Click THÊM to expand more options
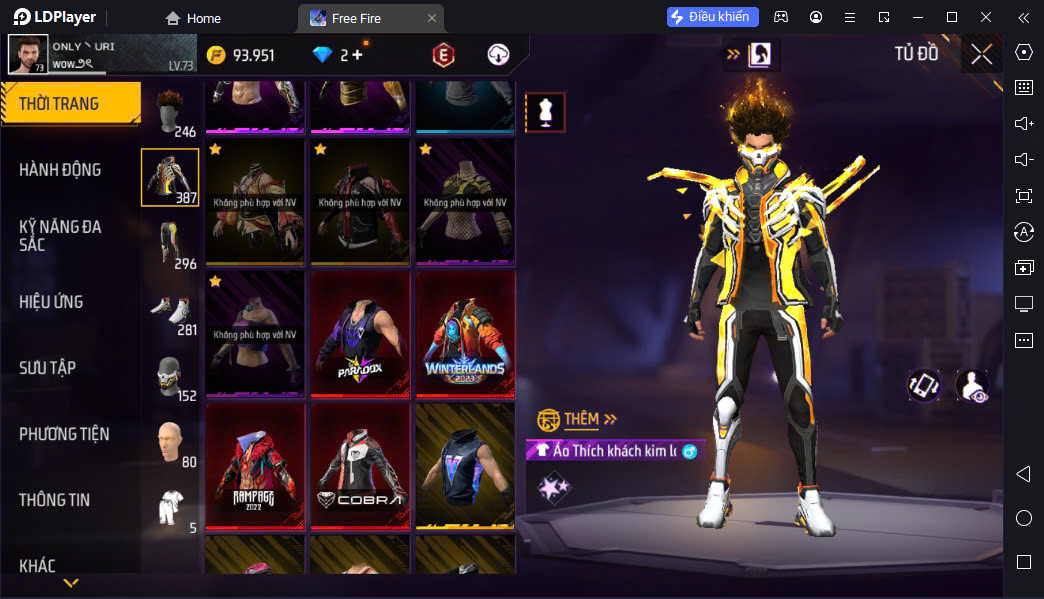Screen dimensions: 1044x599 point(580,419)
